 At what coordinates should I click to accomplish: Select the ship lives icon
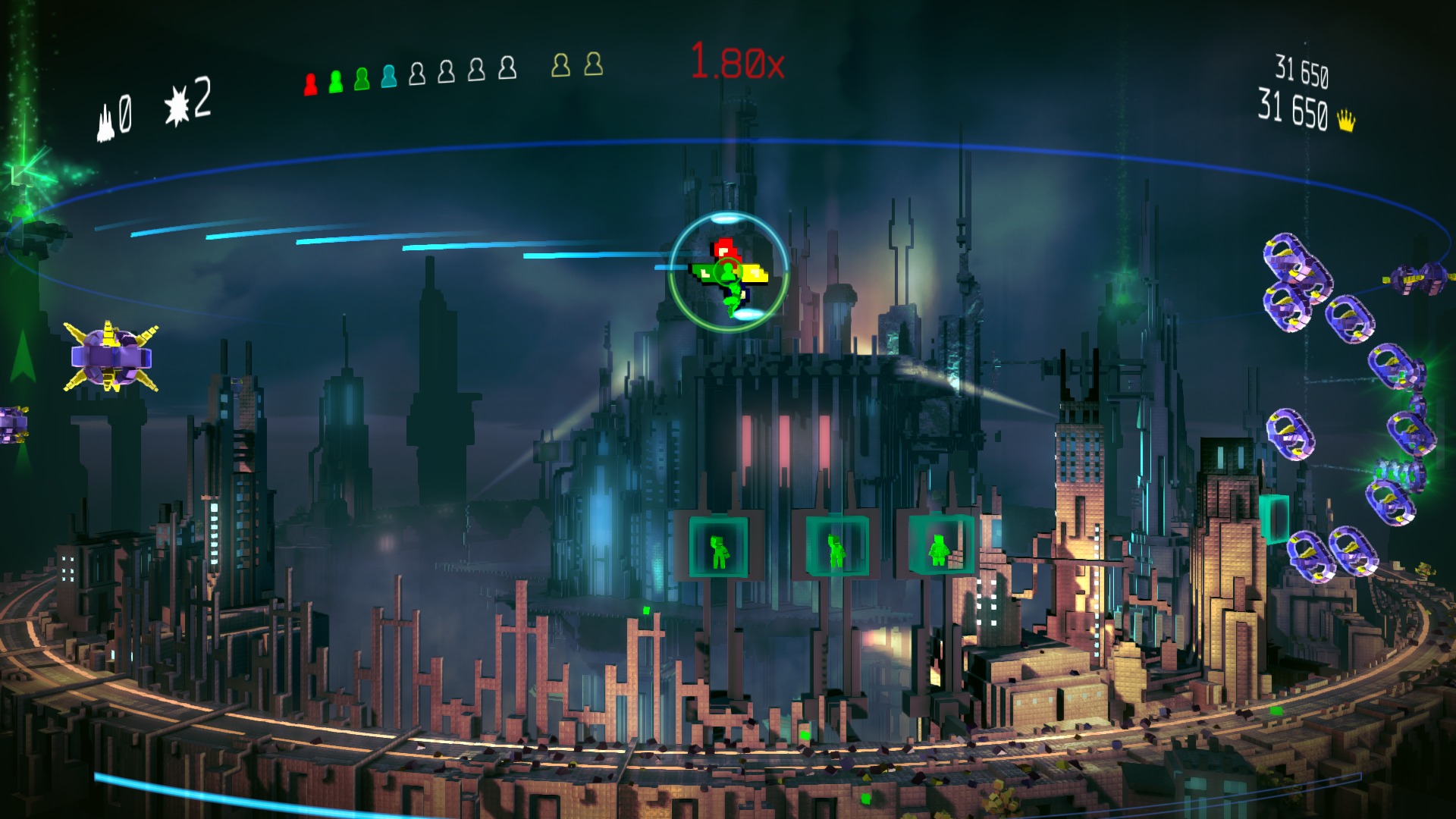[x=105, y=123]
